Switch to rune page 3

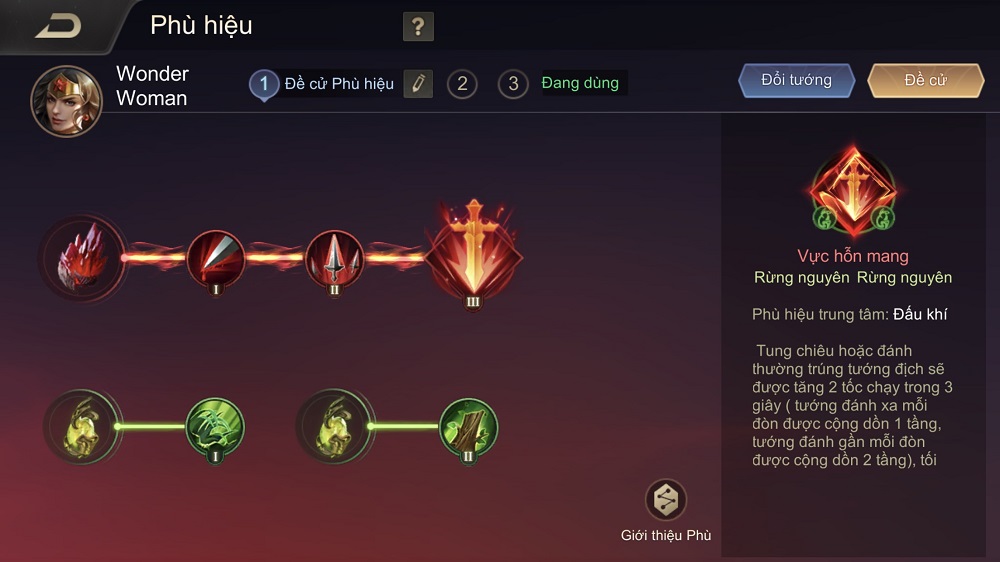513,84
